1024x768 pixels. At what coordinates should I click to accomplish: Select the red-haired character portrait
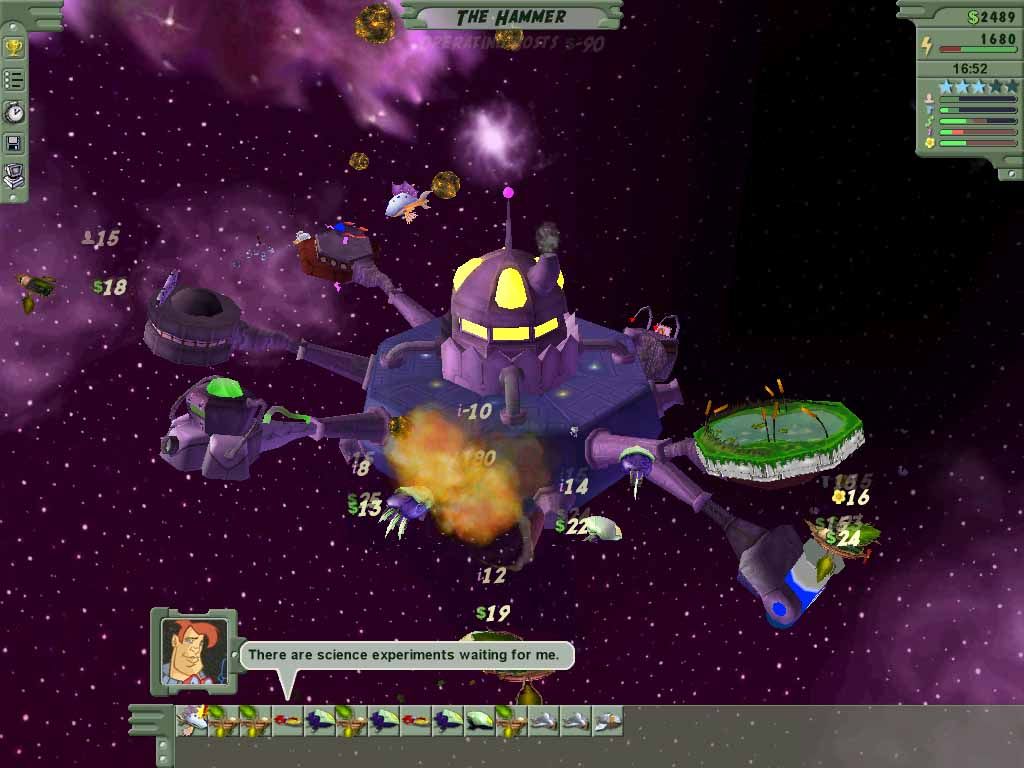coord(194,653)
